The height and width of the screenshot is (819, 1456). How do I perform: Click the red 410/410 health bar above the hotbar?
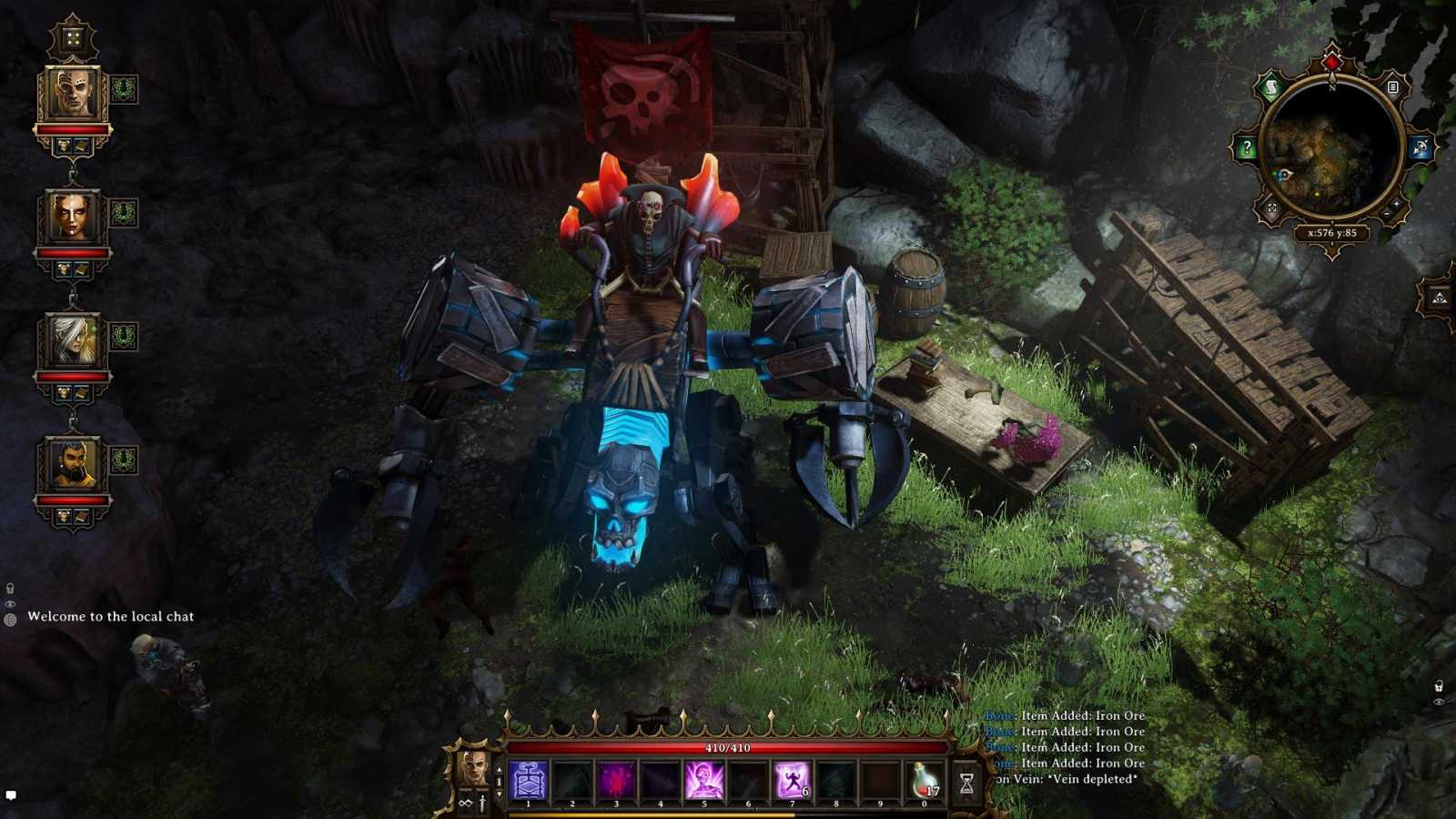(x=728, y=748)
